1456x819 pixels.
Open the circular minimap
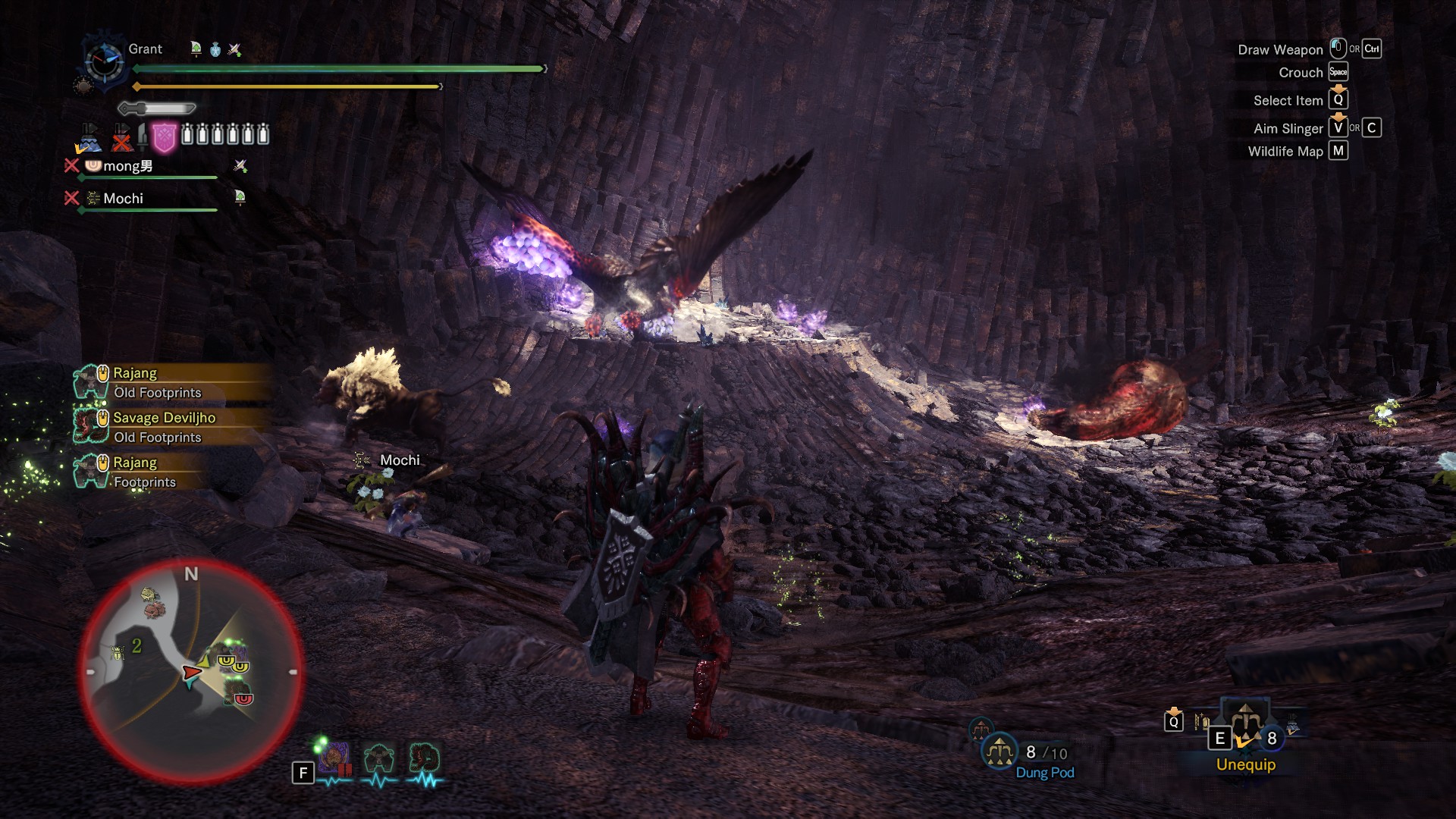191,672
